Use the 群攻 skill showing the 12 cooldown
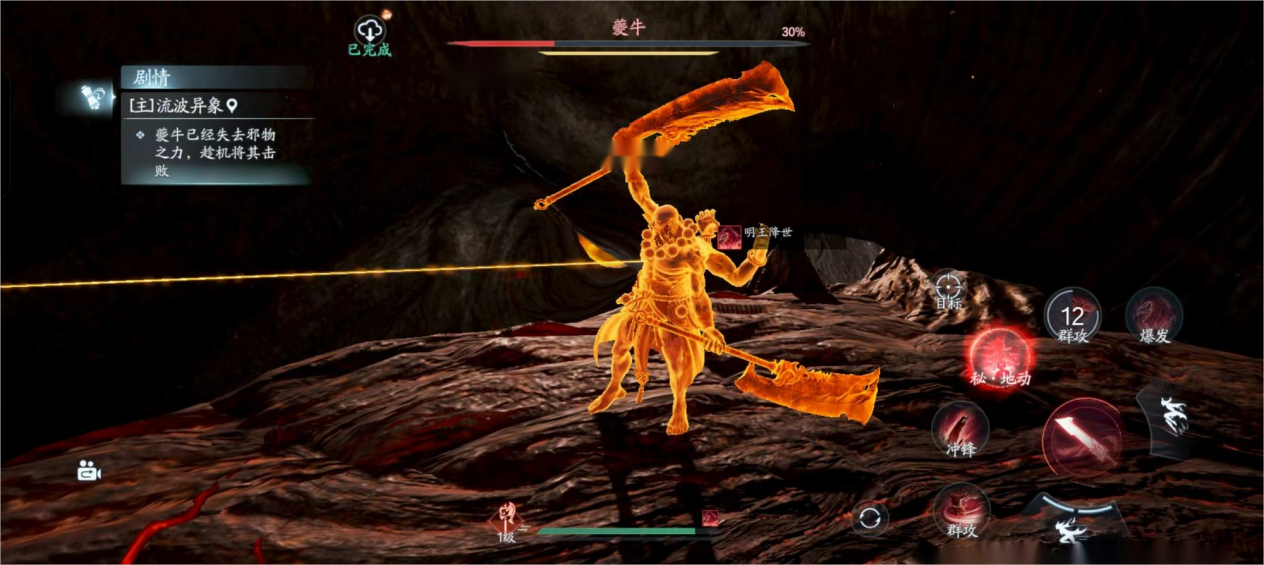 pos(1072,316)
